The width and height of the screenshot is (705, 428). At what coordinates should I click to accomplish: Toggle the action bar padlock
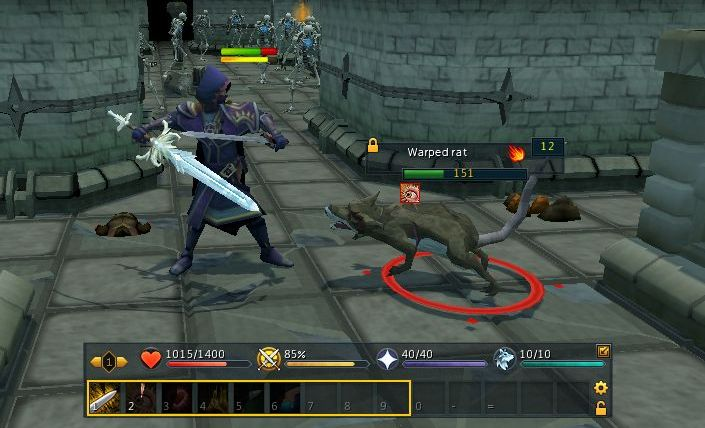click(x=601, y=408)
